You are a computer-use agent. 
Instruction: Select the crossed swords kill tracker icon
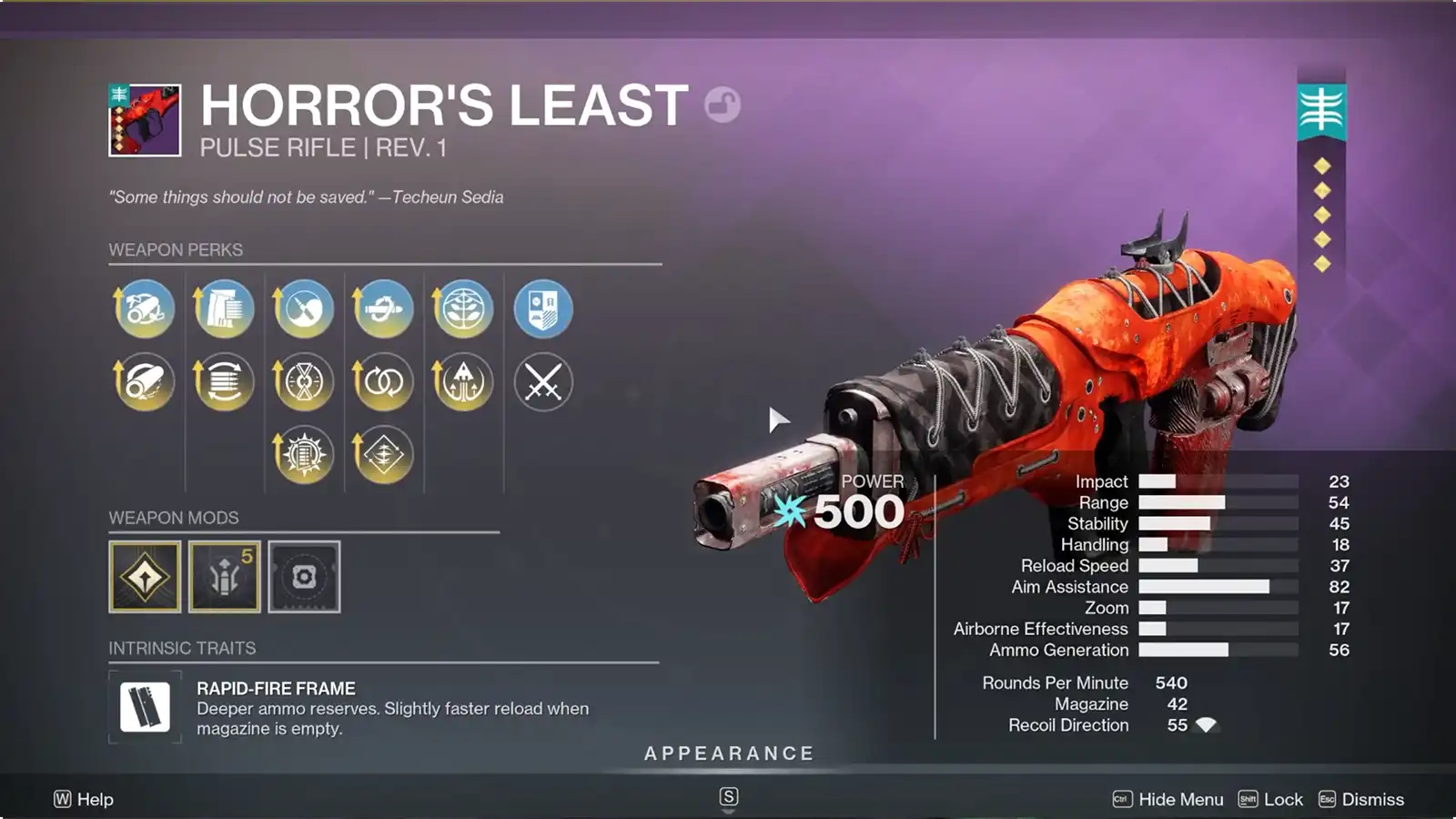coord(543,381)
